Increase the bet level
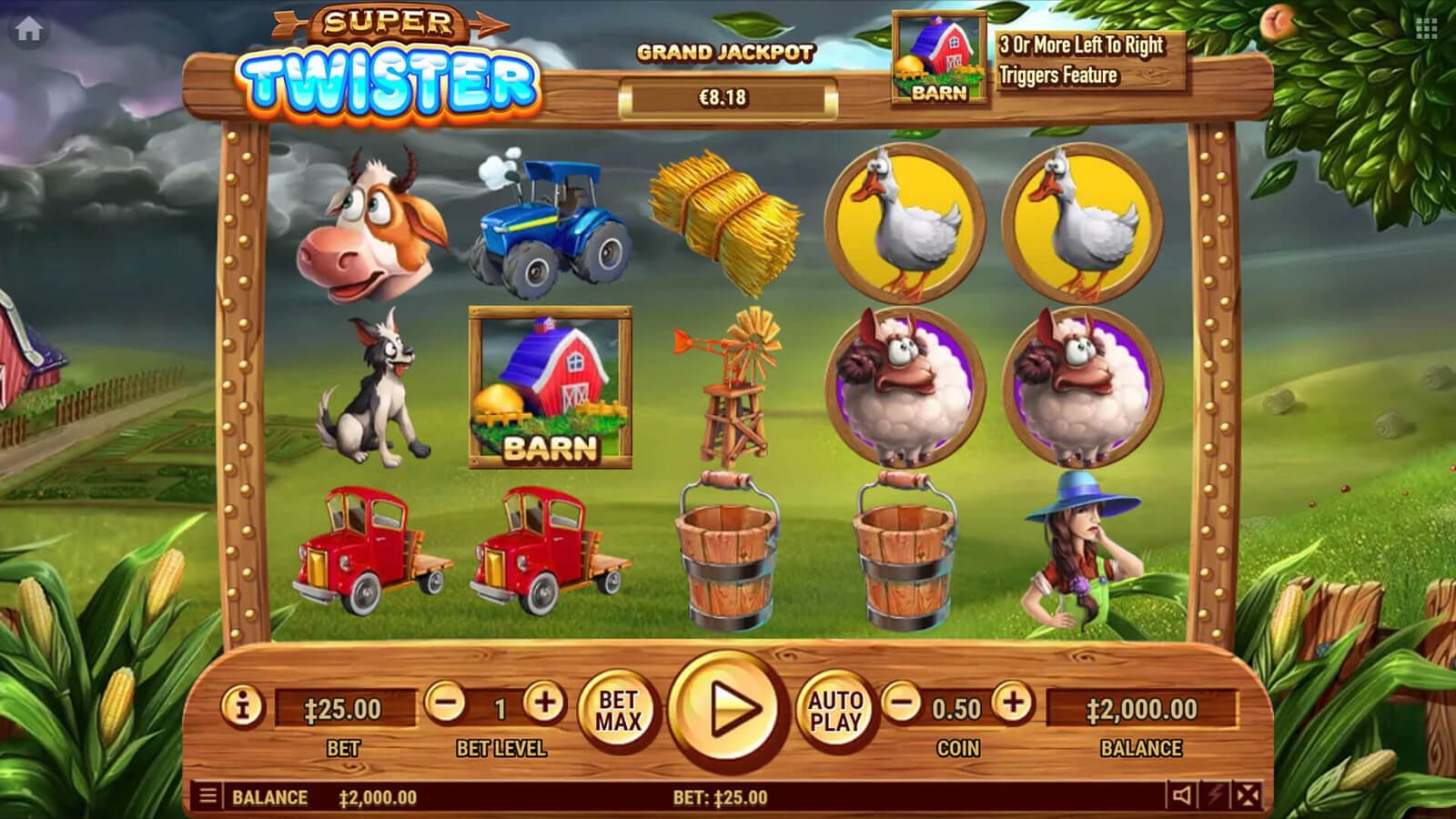1456x819 pixels. [x=544, y=703]
